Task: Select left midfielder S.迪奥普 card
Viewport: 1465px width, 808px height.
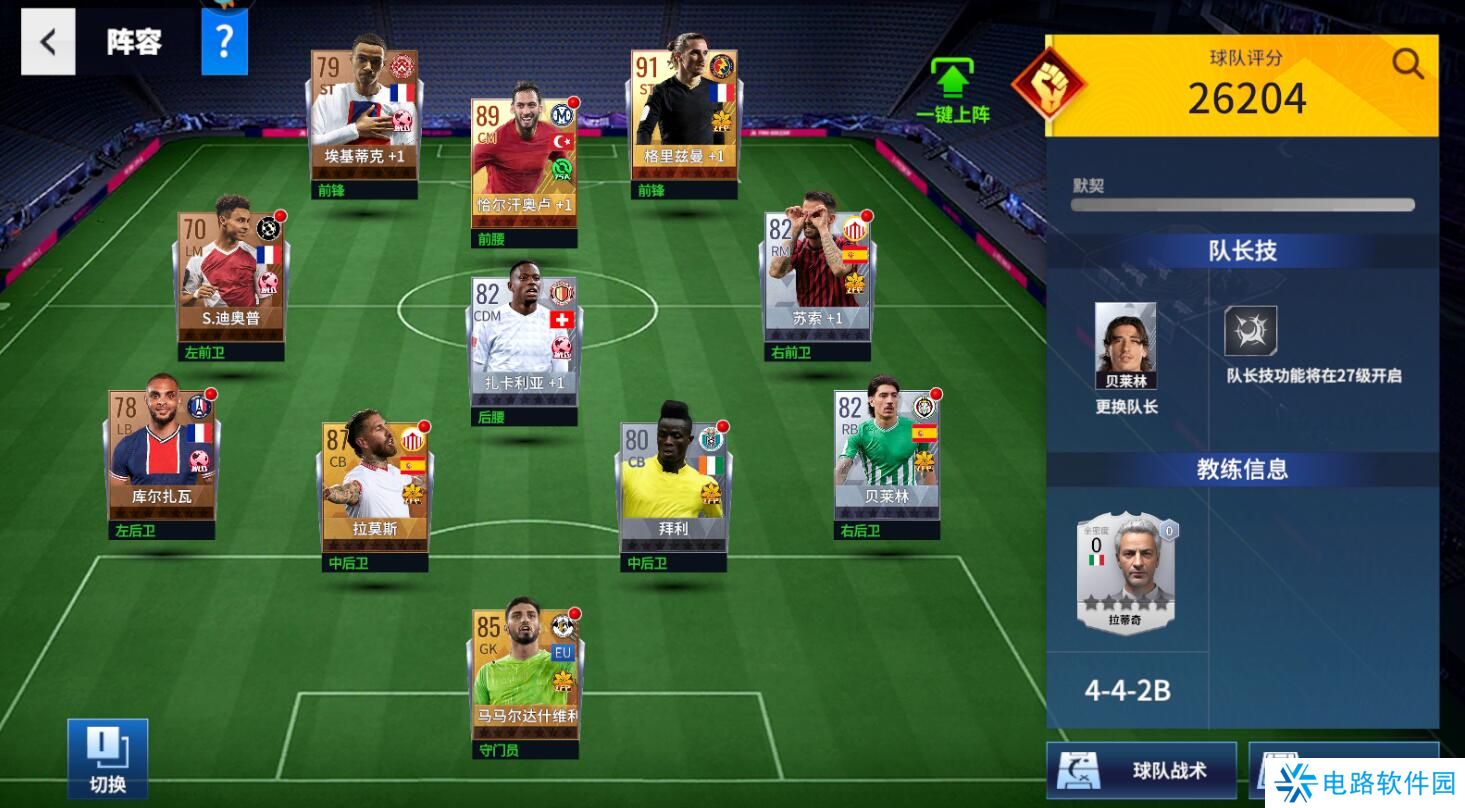Action: tap(232, 274)
